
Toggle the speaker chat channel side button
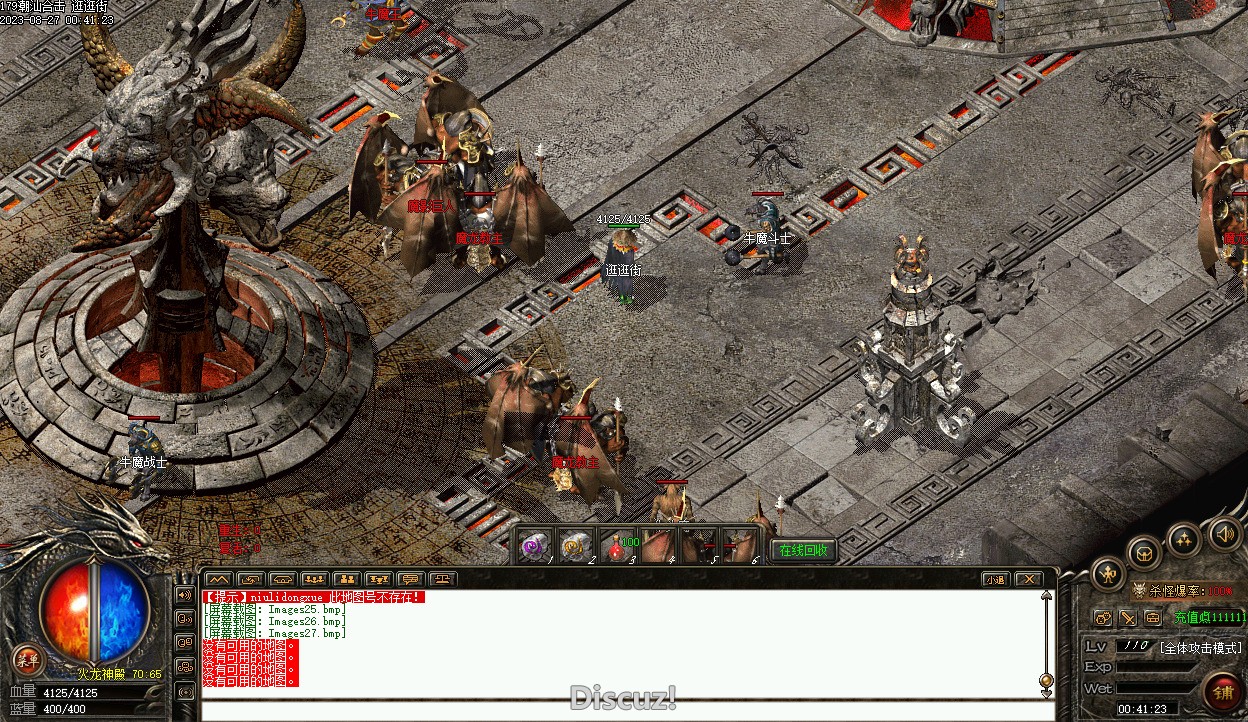[185, 594]
